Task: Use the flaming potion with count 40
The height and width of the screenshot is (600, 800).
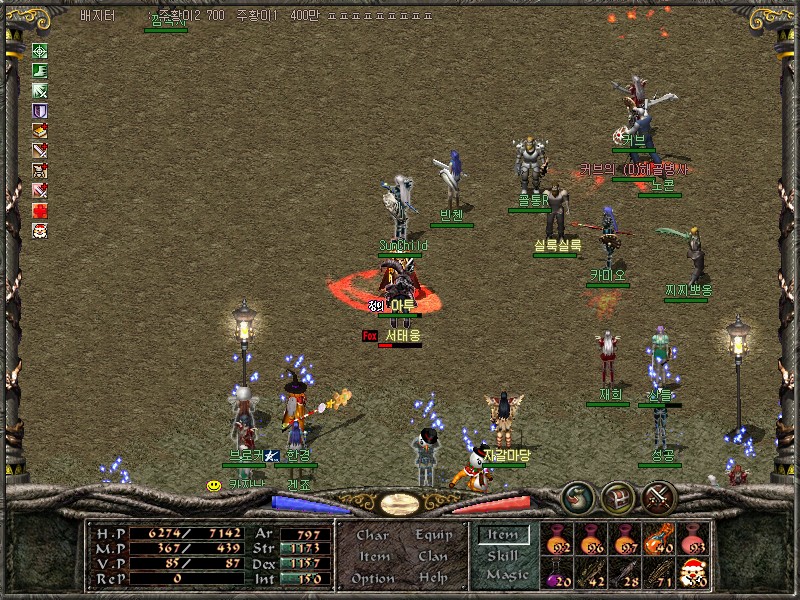Action: (x=658, y=540)
